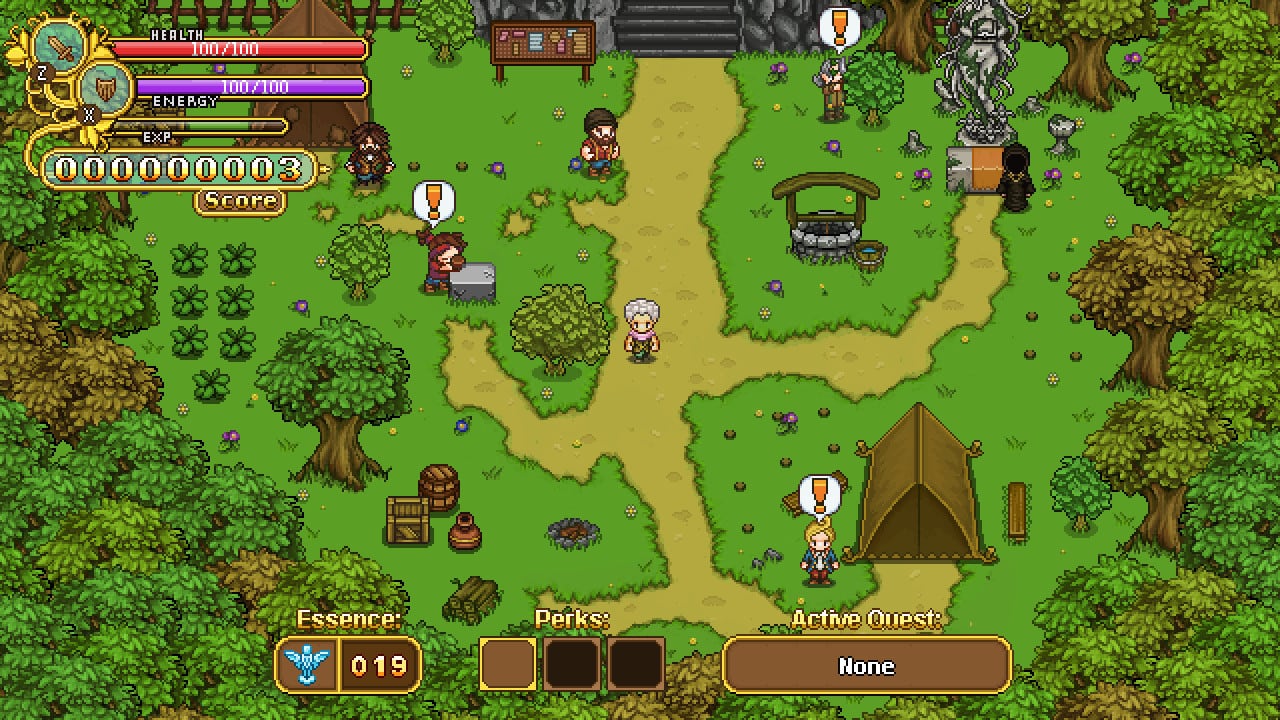Screen dimensions: 1280x720
Task: Select the wooden sword weapon icon
Action: click(61, 47)
